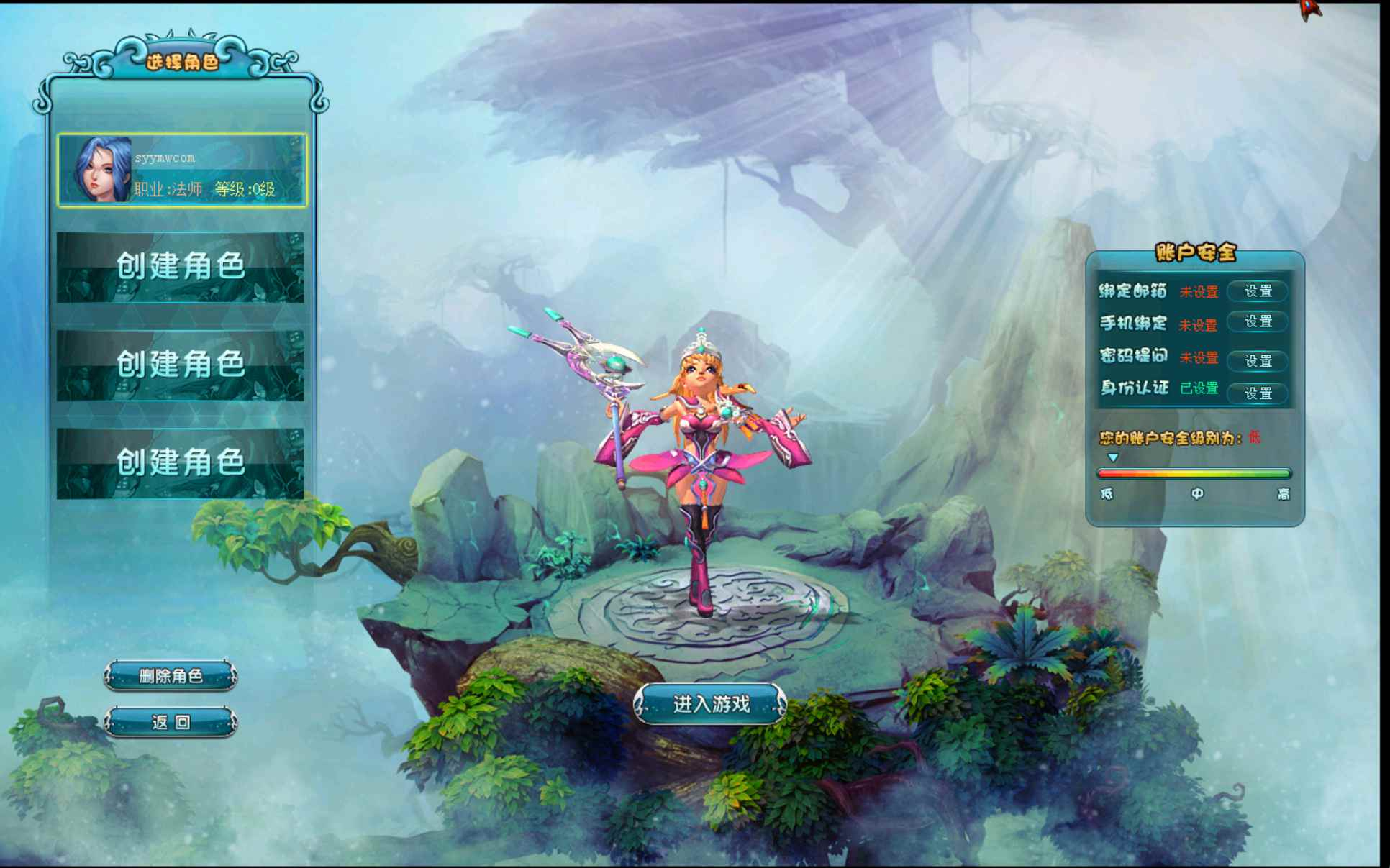Open 设置 for 密码提问 security question

click(x=1258, y=360)
